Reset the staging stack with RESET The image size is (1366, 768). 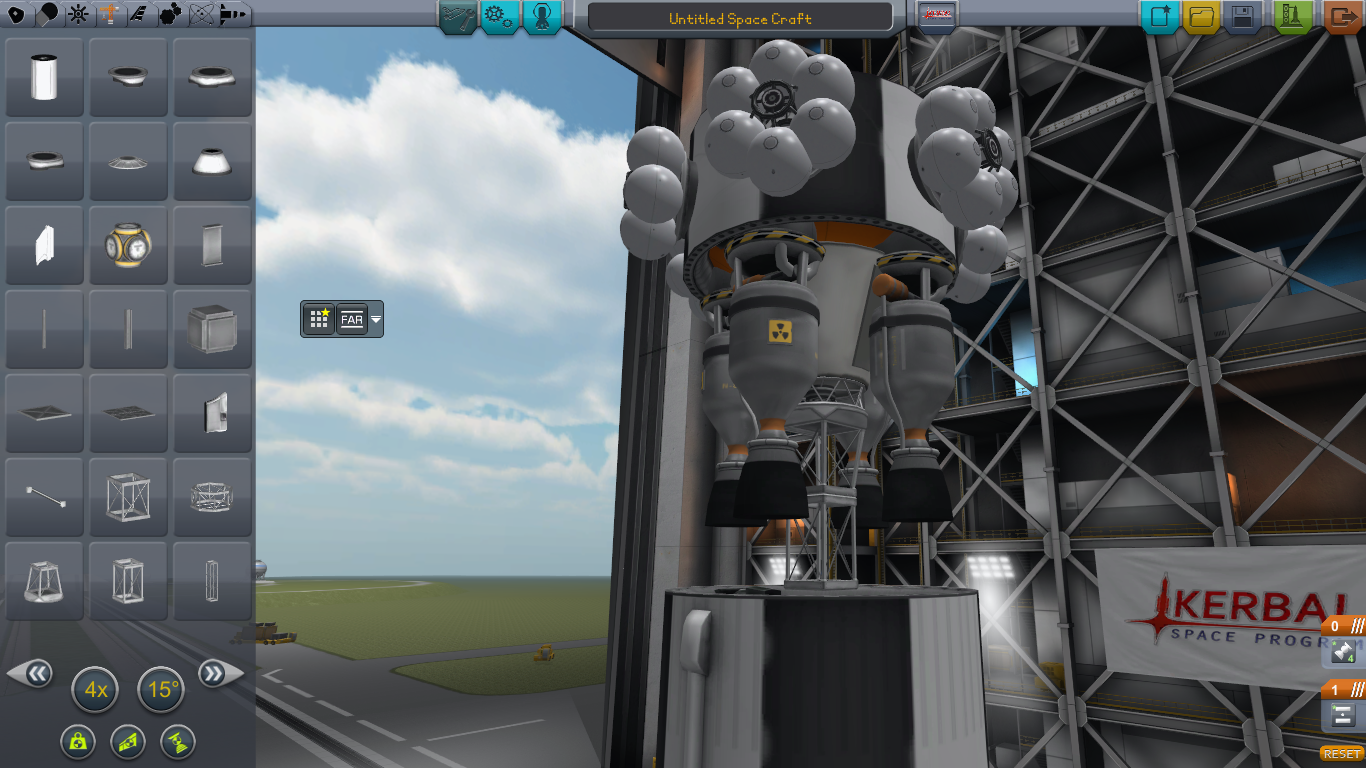1342,753
